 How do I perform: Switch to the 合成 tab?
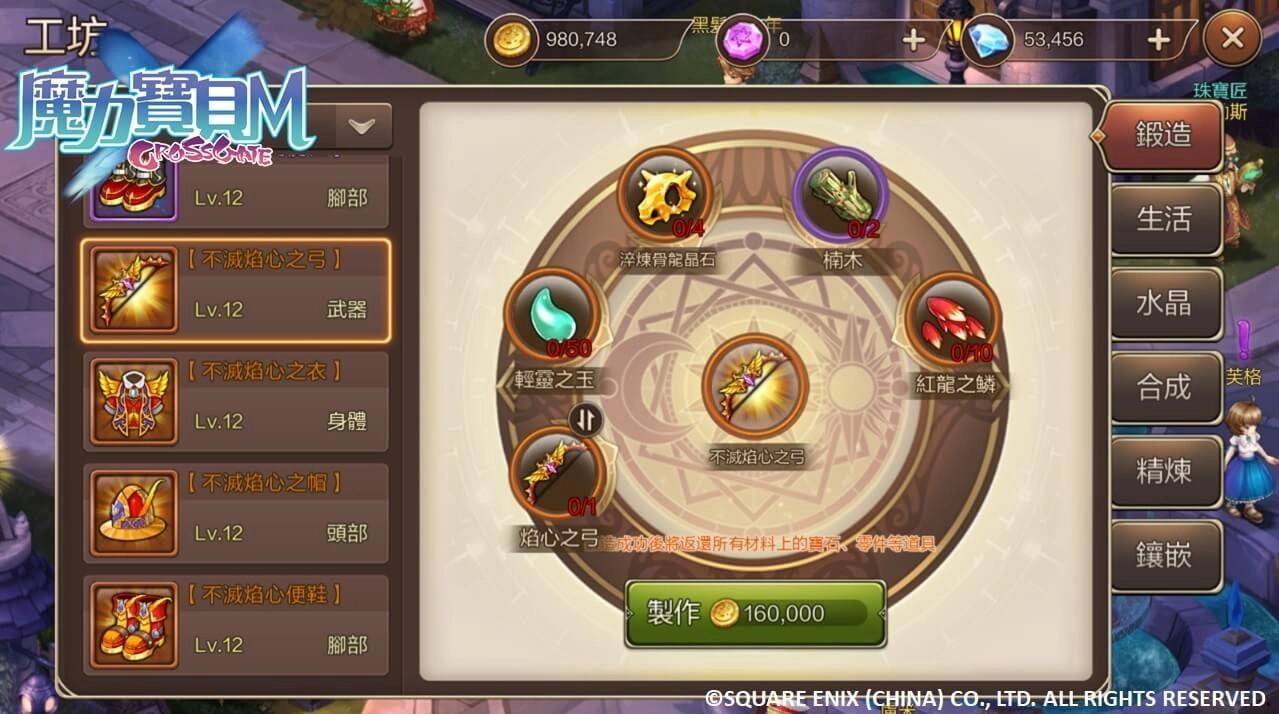click(x=1165, y=387)
